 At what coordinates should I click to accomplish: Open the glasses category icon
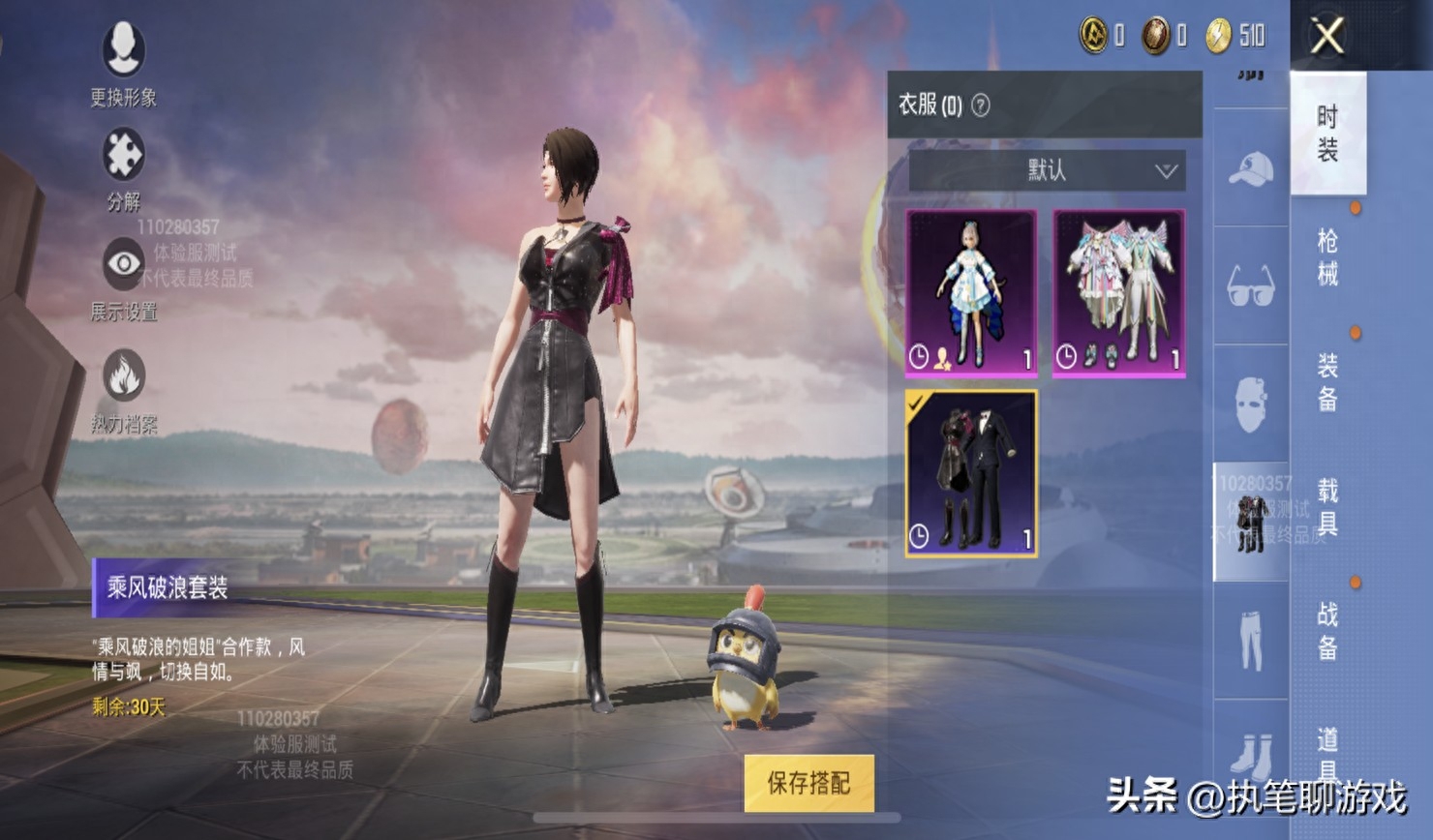[1251, 284]
